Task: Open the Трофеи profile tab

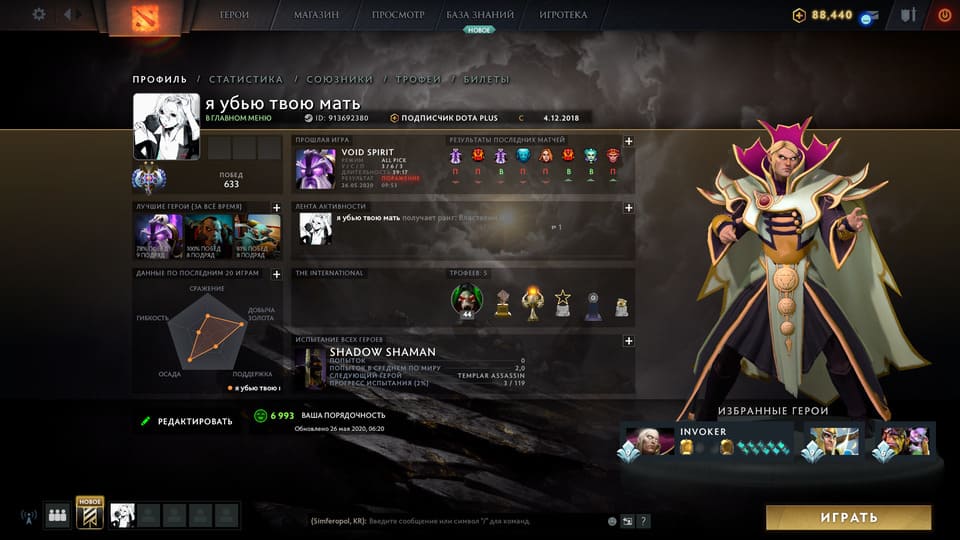Action: (x=418, y=79)
